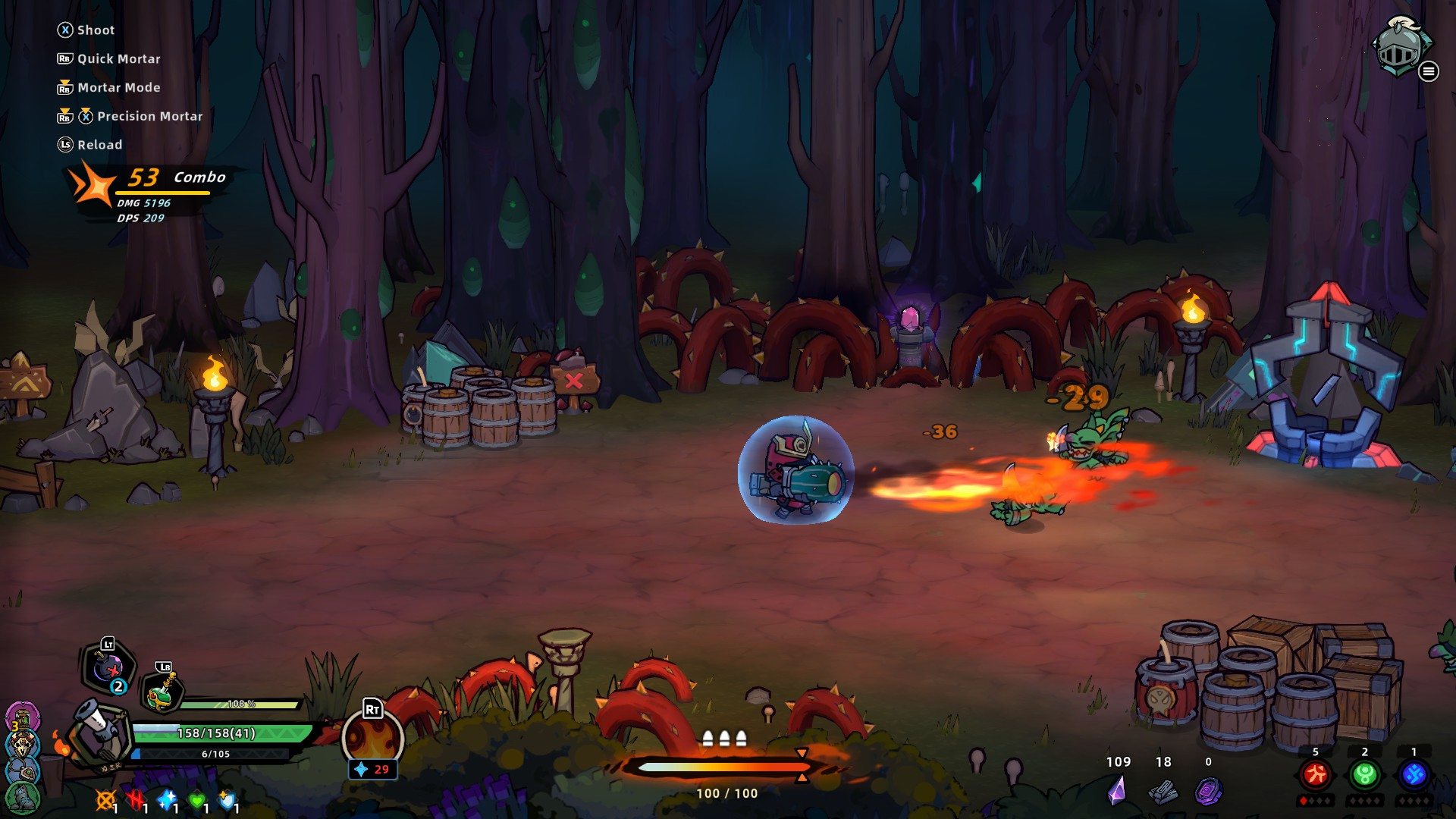Choose the green rune element orb

1364,774
